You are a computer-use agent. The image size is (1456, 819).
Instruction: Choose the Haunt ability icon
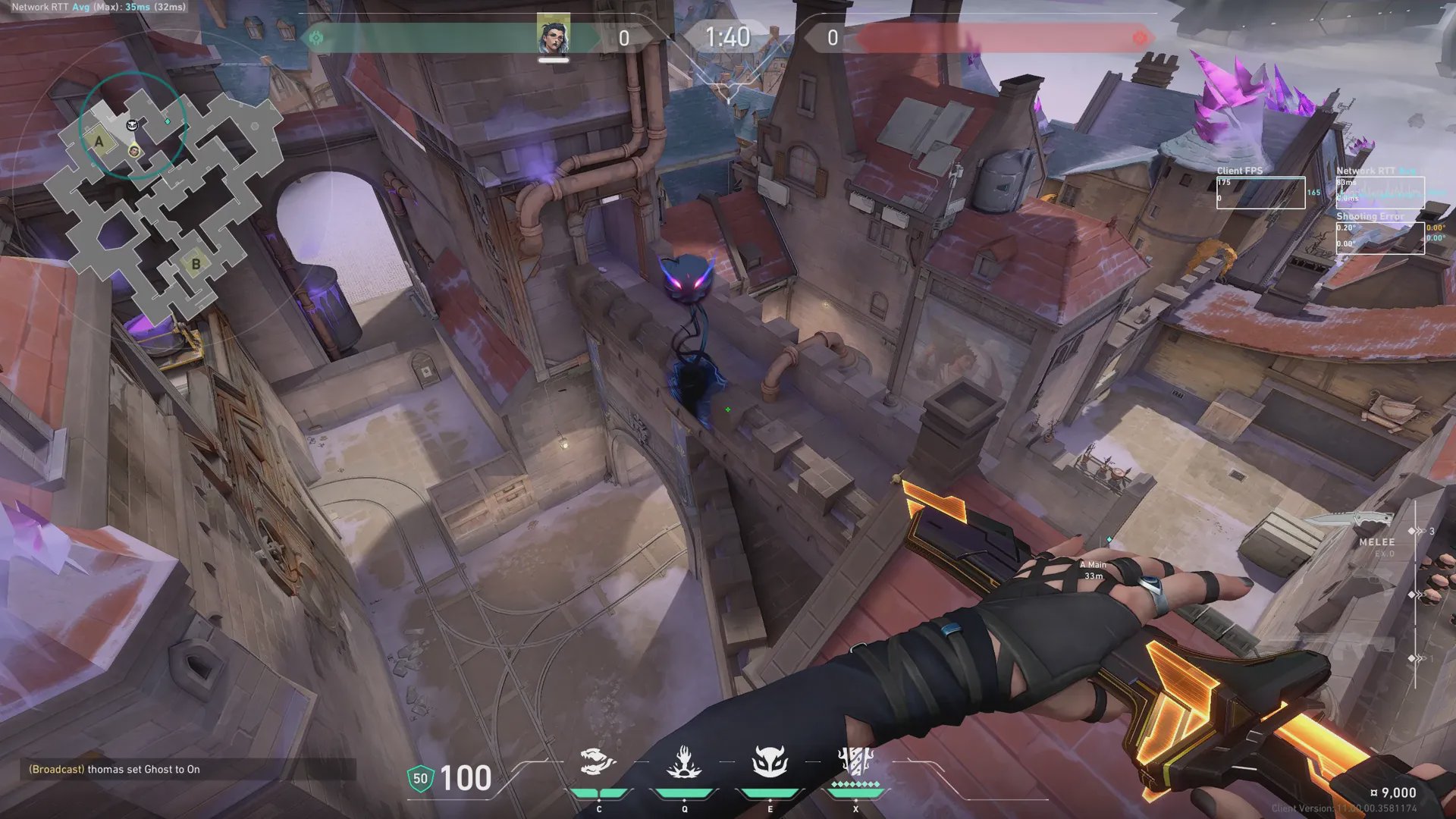tap(769, 762)
